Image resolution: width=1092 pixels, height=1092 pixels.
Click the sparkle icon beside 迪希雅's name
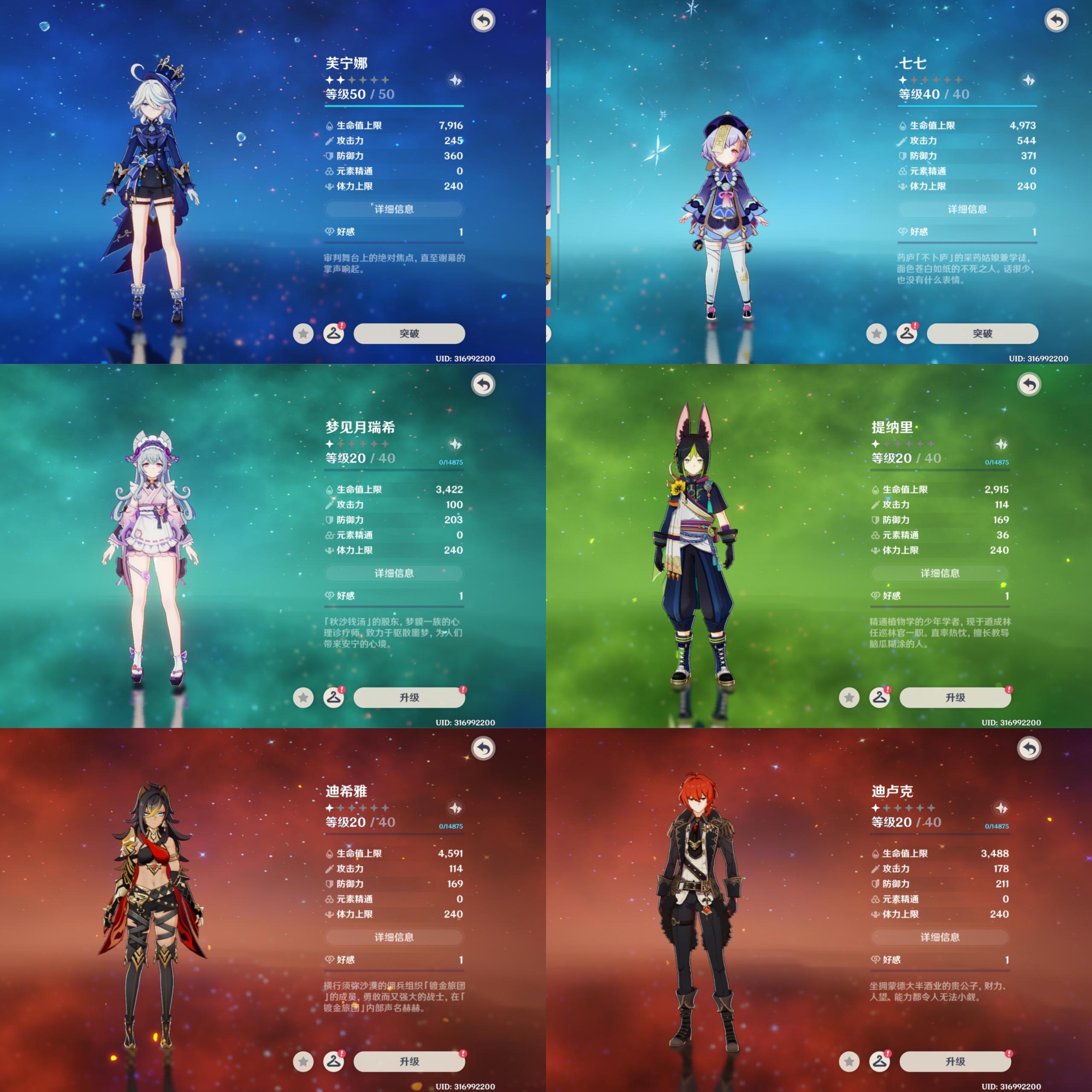tap(455, 808)
